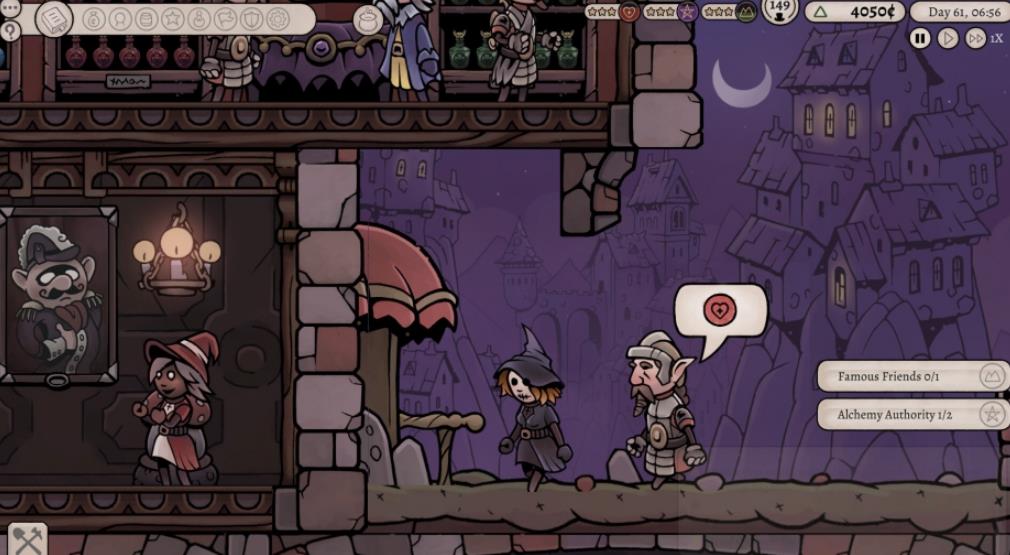Click the top hat popularity counter

click(x=780, y=11)
